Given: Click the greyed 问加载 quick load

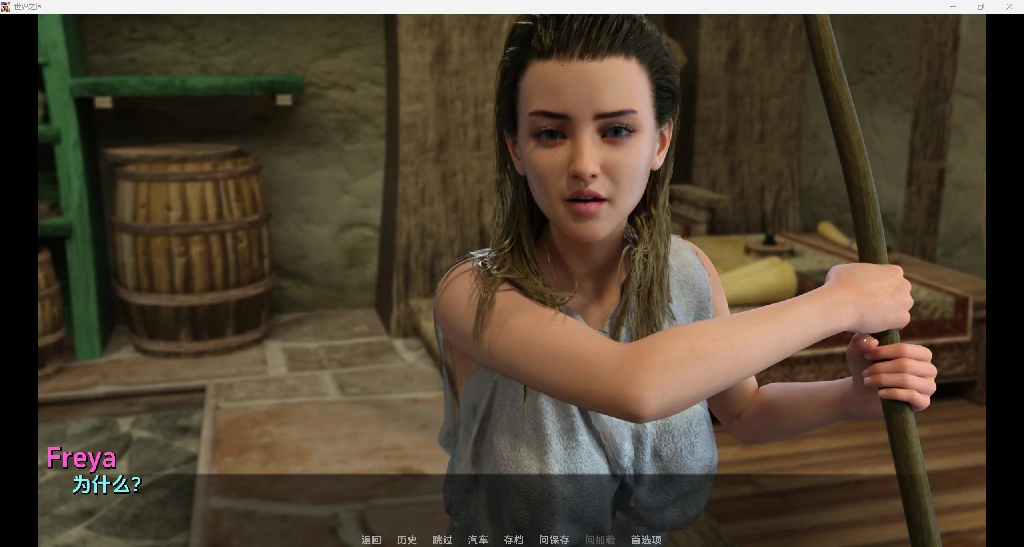Looking at the screenshot, I should tap(600, 540).
